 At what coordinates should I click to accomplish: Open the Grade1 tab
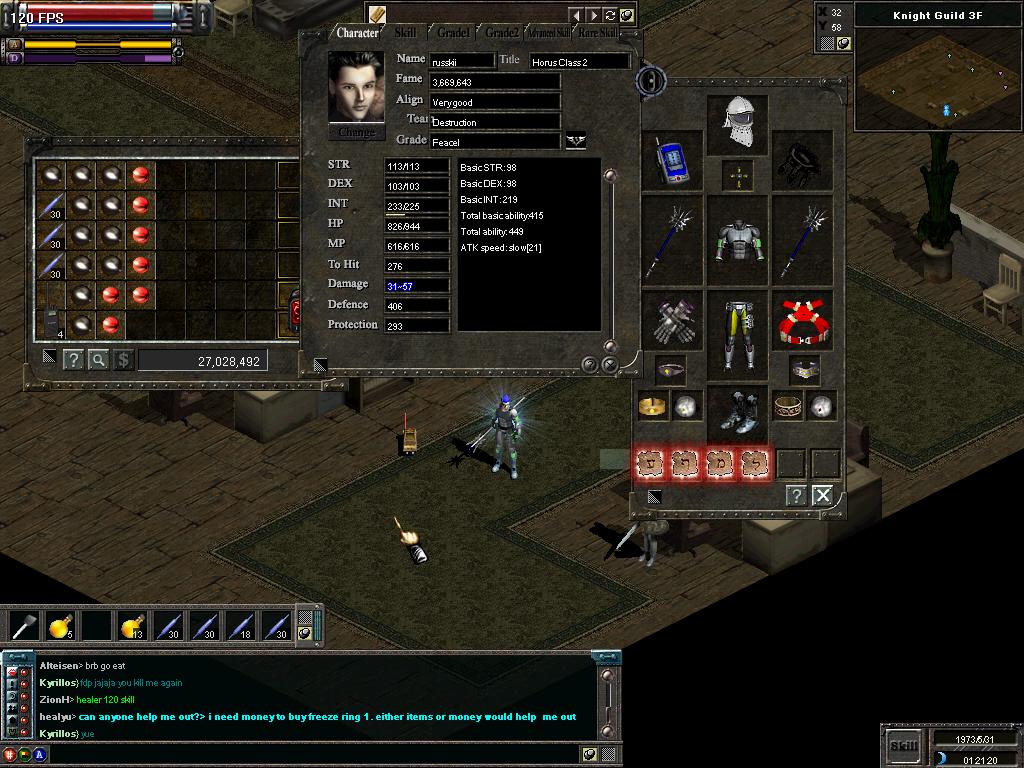[453, 33]
